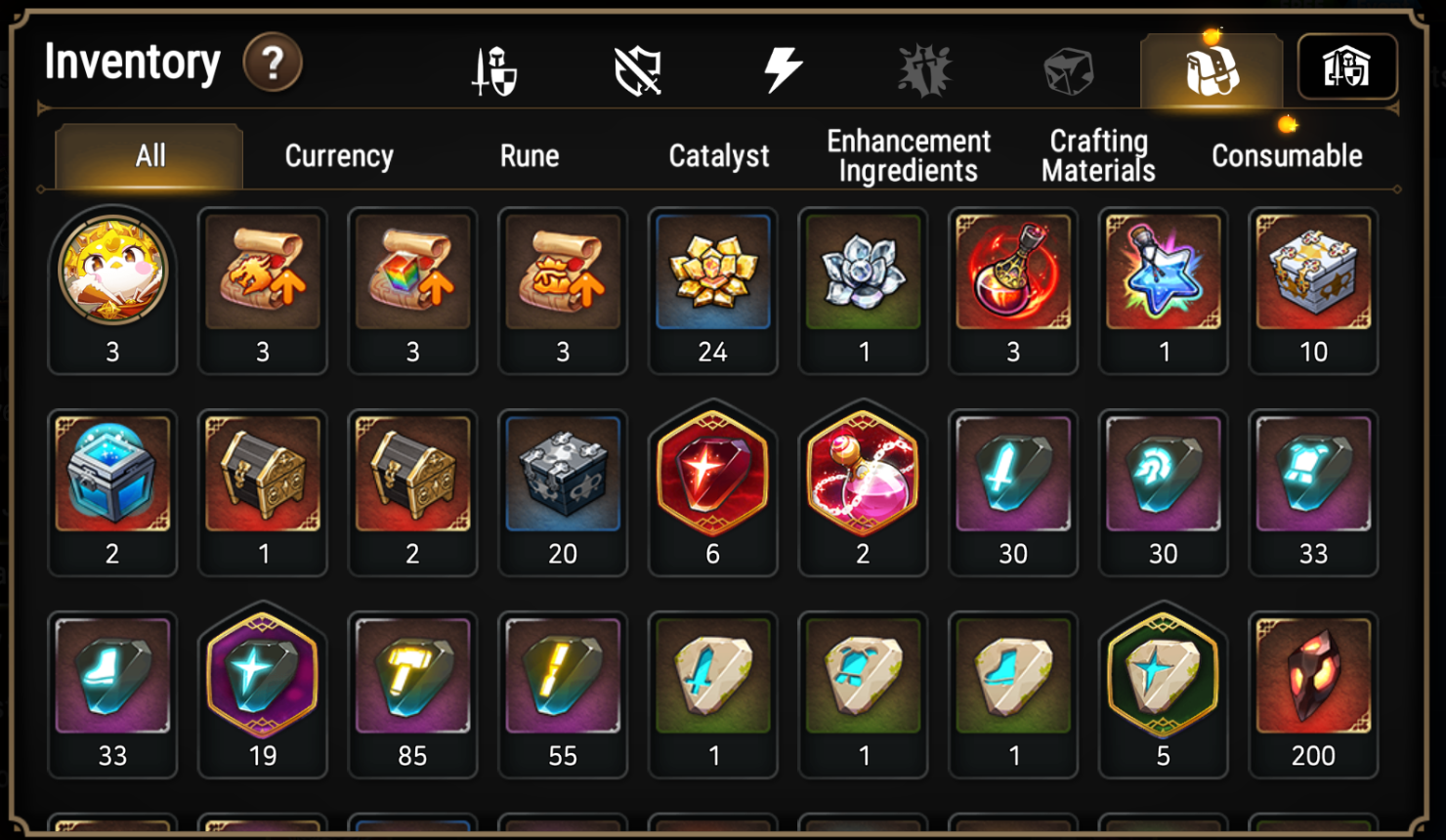Viewport: 1446px width, 840px height.
Task: Show the Consumable items list
Action: 1286,155
